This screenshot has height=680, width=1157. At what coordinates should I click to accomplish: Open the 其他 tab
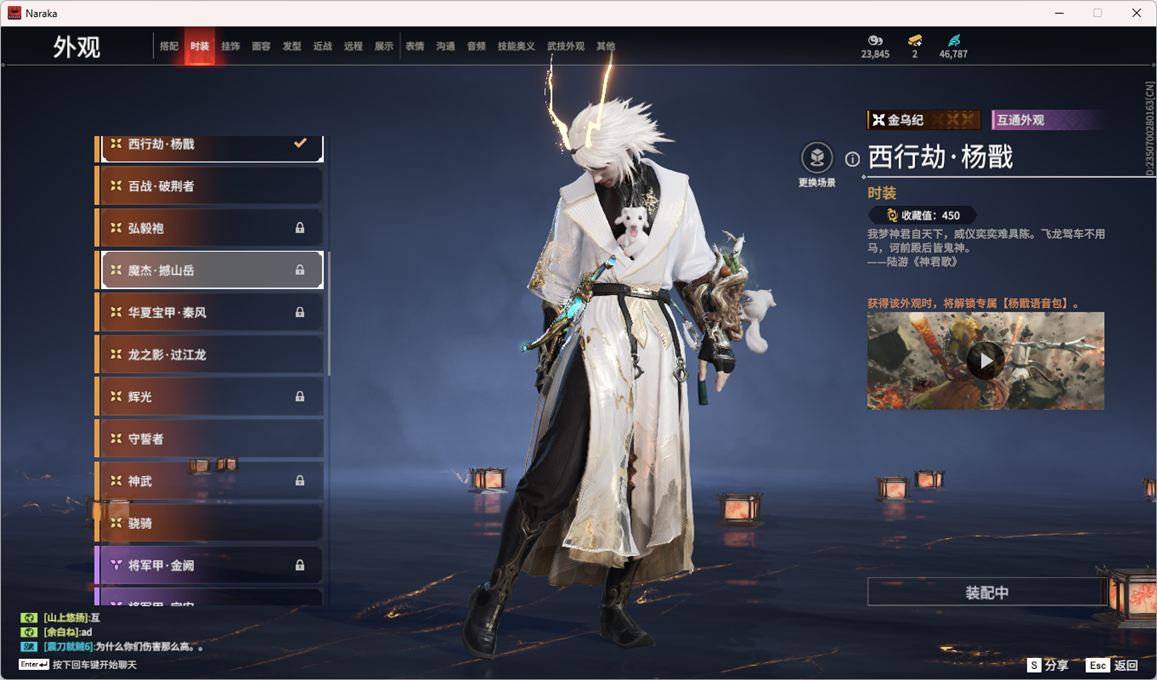[x=606, y=46]
